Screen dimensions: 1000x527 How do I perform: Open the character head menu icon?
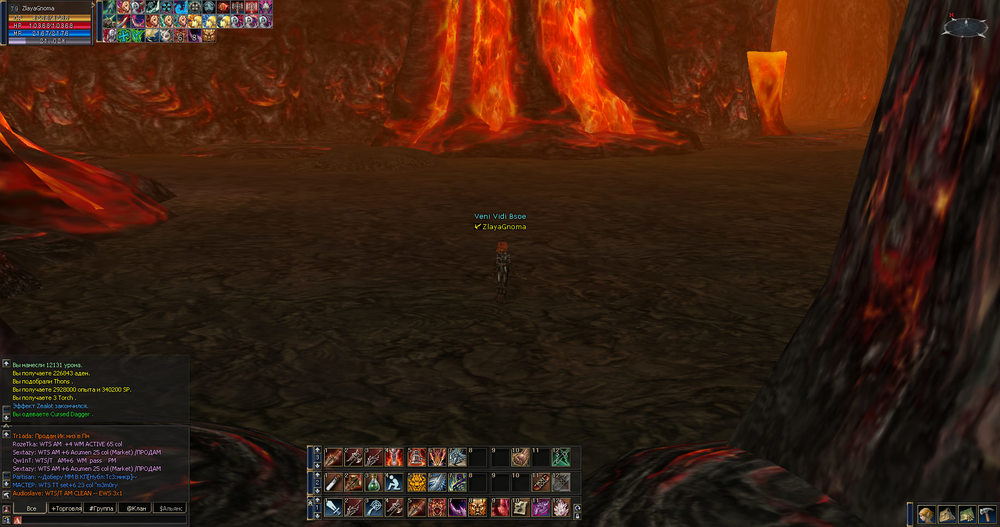tap(926, 514)
